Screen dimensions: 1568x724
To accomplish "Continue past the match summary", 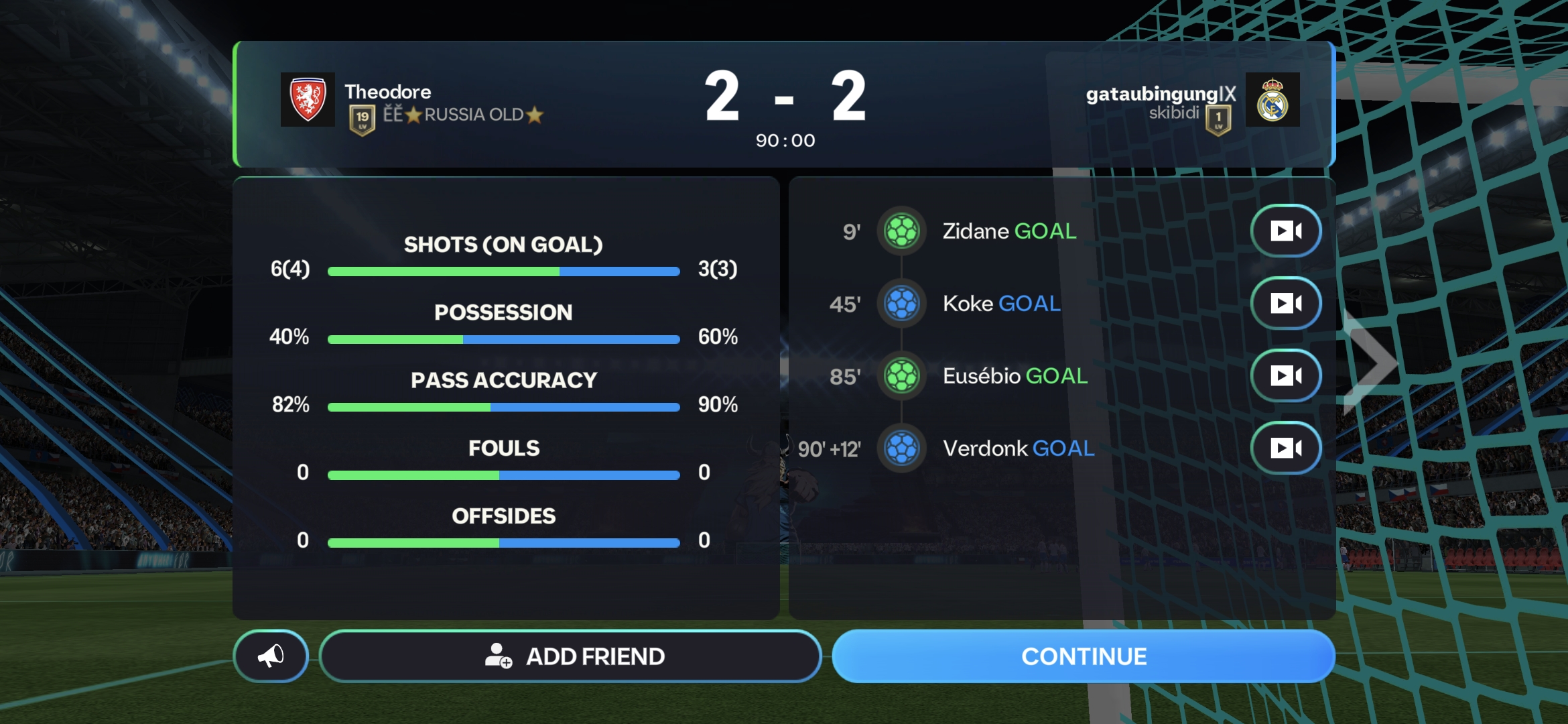I will [x=1083, y=656].
